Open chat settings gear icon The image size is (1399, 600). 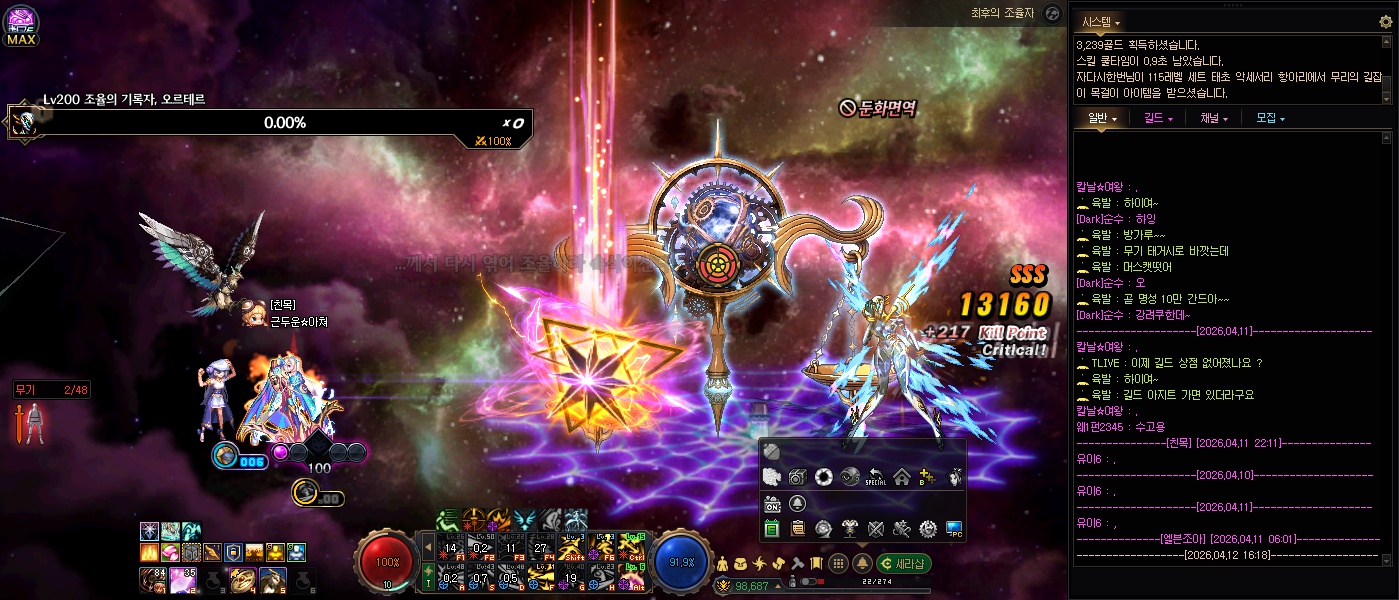[x=1385, y=21]
